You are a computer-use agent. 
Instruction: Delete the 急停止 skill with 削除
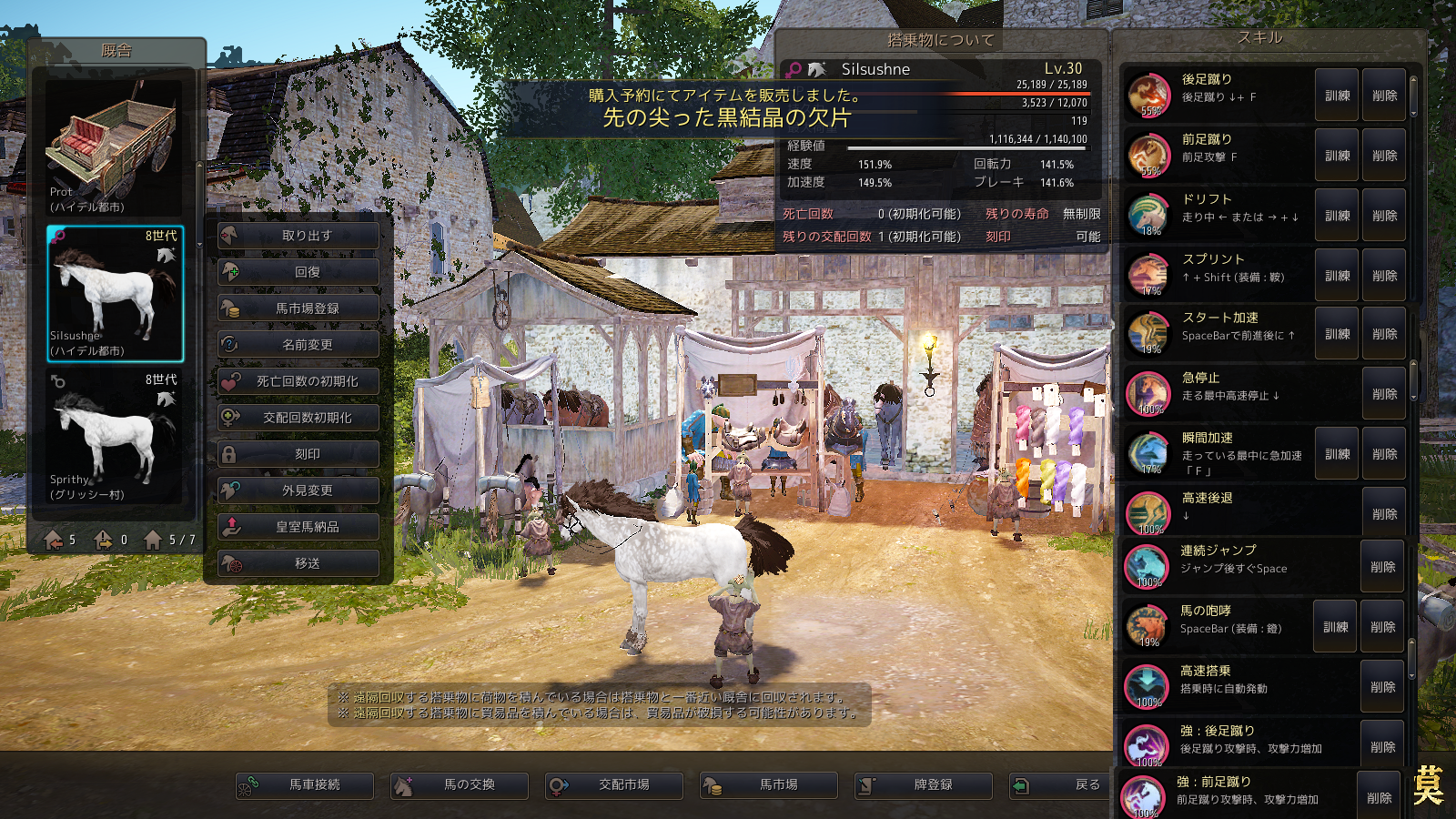coord(1384,394)
